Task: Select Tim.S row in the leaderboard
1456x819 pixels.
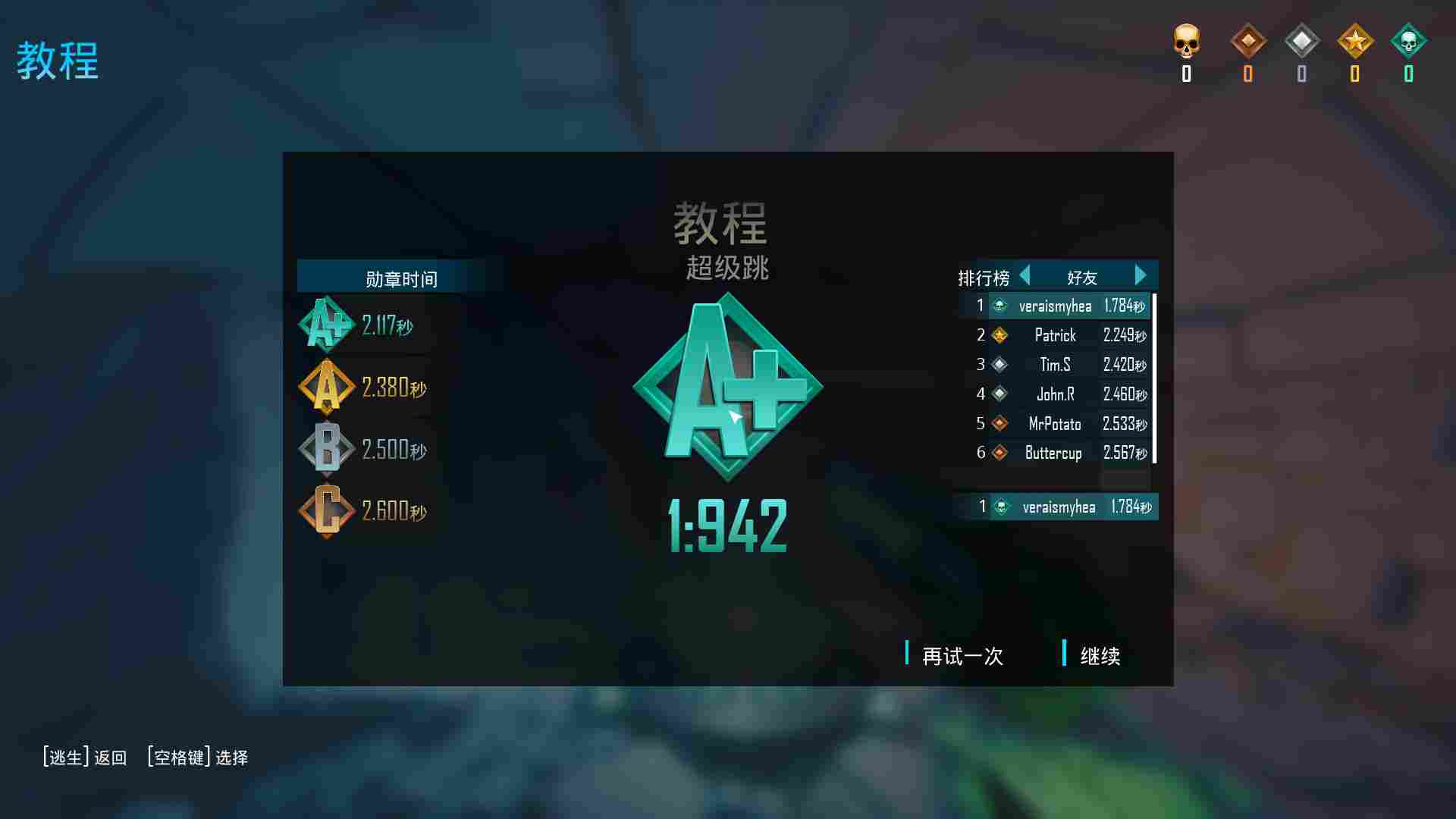Action: click(1056, 365)
